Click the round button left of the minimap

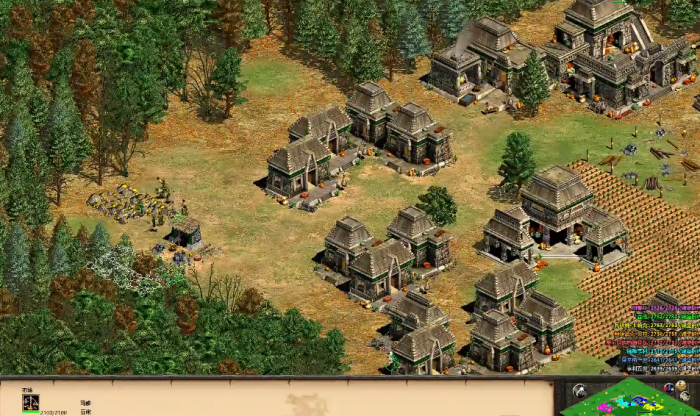coord(580,390)
